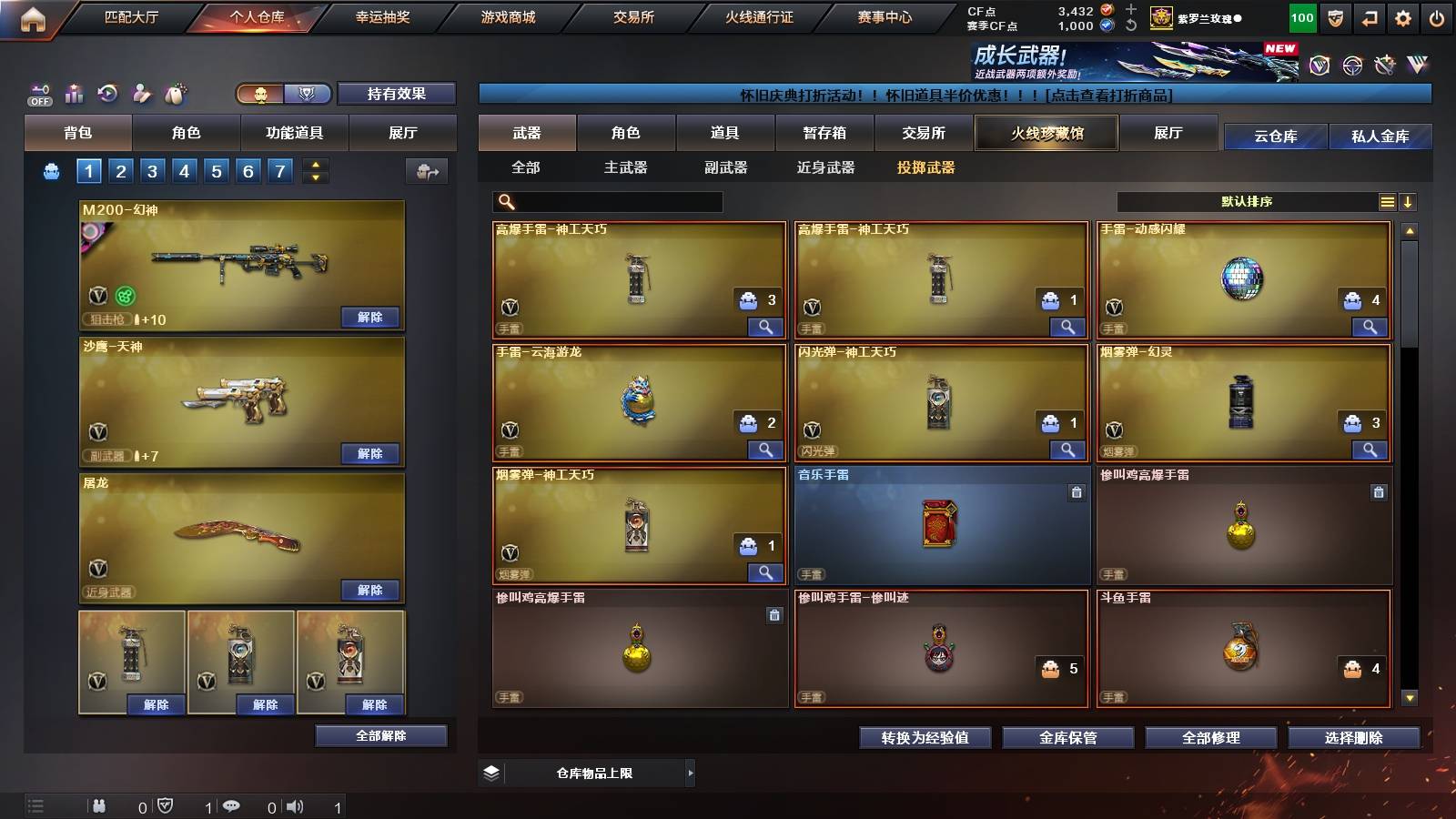
Task: Select the magnifying glass inspect icon on 高爆手雷-神工天巧
Action: (767, 326)
